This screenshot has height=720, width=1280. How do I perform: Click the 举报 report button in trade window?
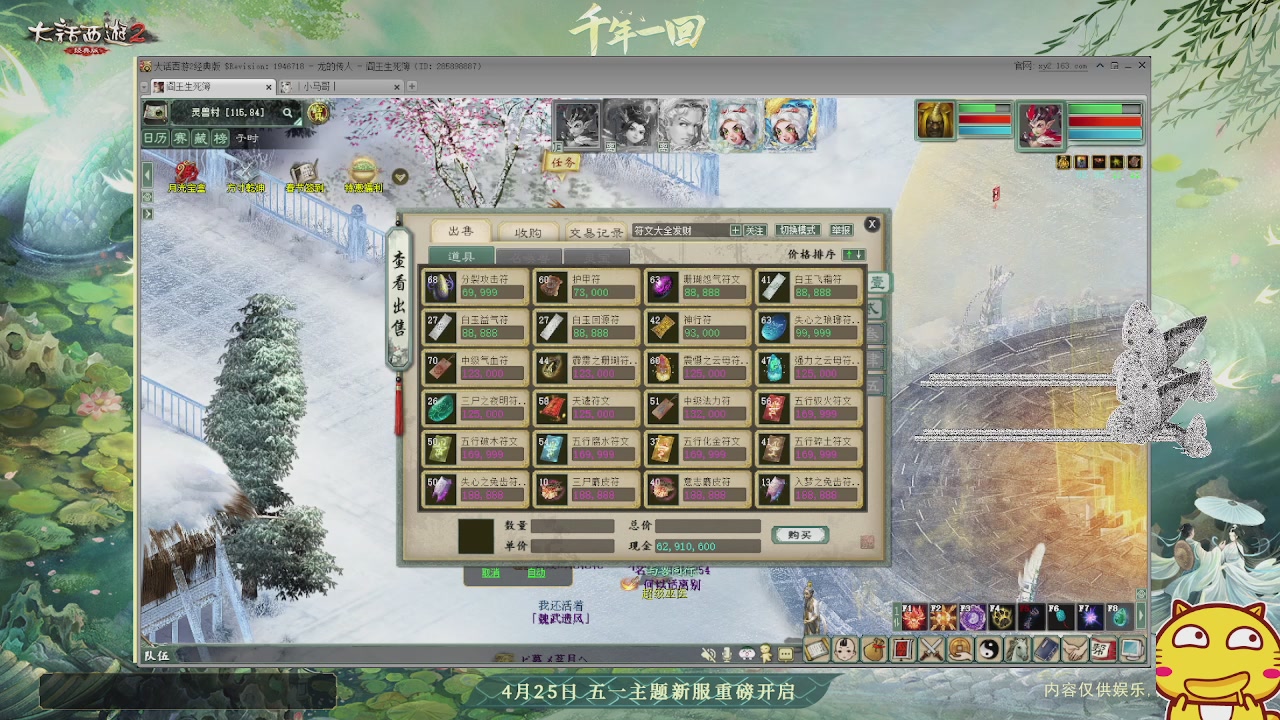840,228
